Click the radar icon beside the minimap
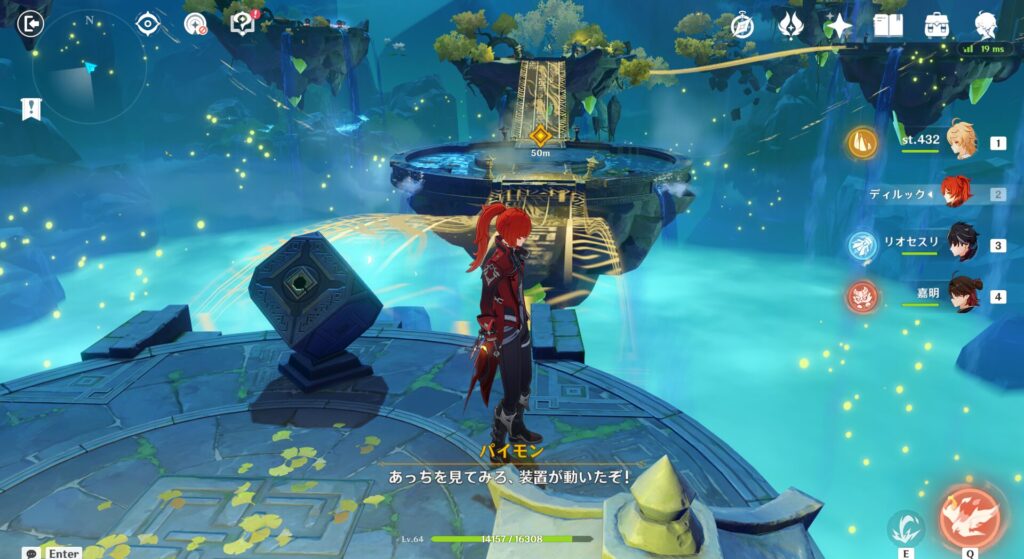Screen dimensions: 1024x559 [195, 24]
